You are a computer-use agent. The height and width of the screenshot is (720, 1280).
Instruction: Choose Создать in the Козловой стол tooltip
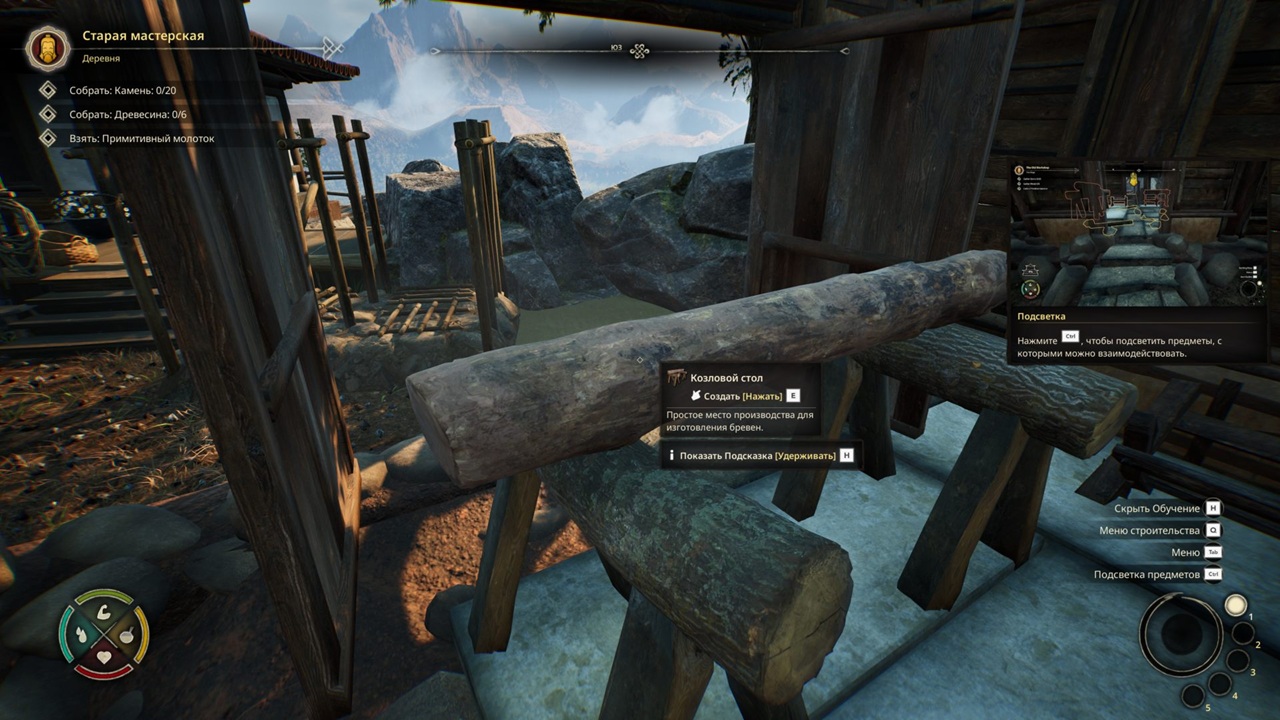coord(744,396)
